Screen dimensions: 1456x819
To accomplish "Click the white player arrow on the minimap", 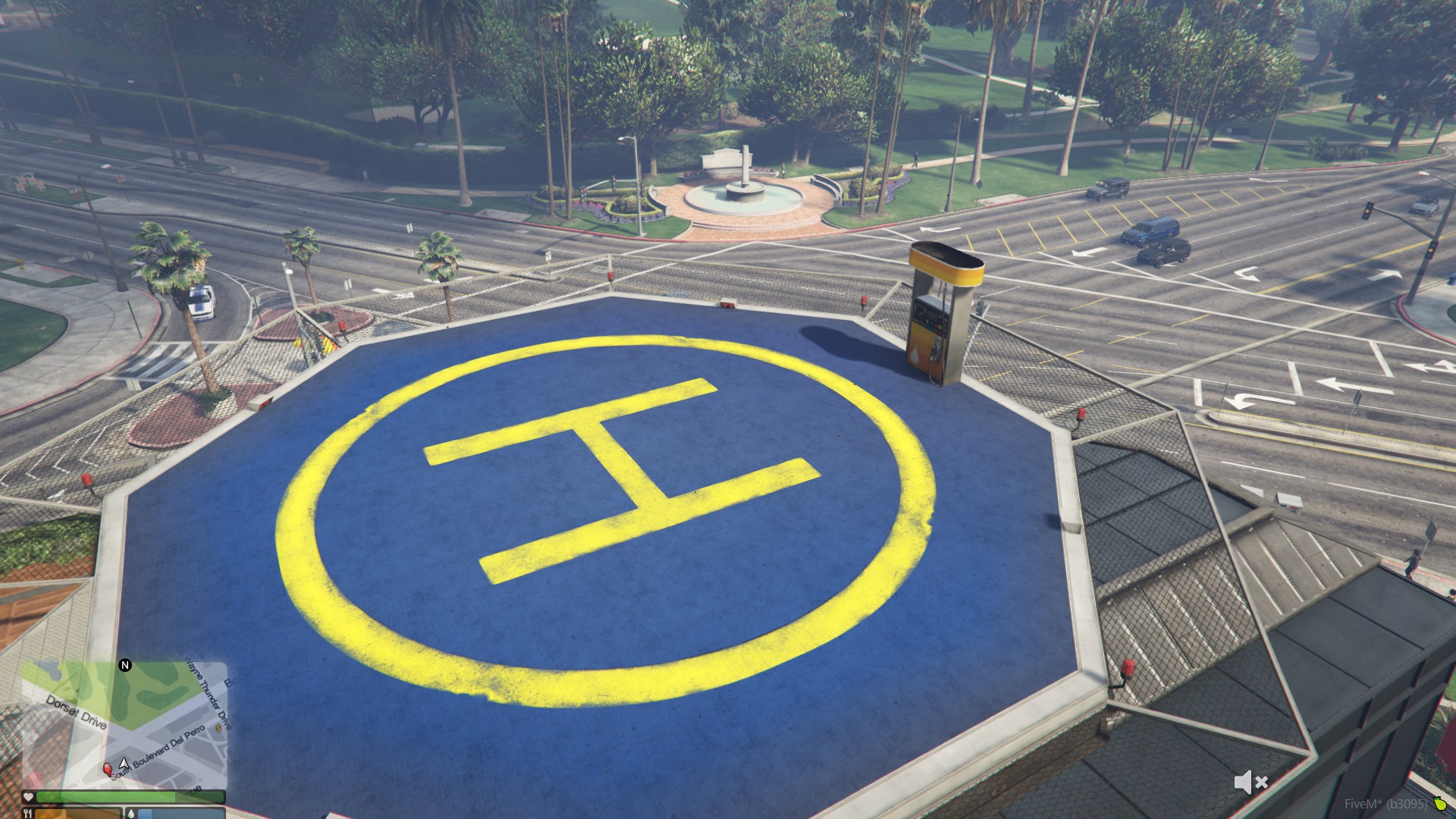I will point(124,762).
